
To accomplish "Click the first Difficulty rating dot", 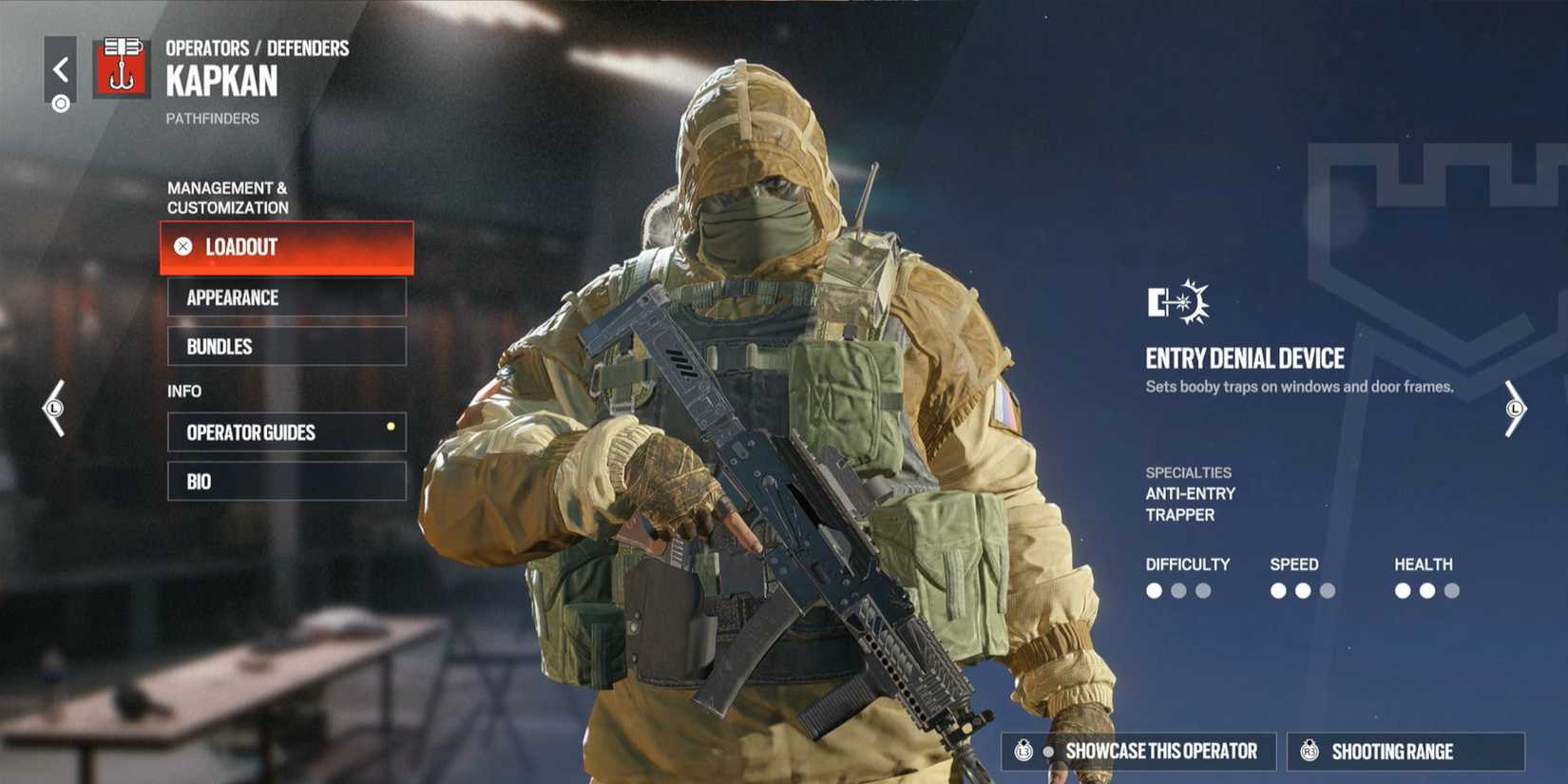I will point(1156,591).
